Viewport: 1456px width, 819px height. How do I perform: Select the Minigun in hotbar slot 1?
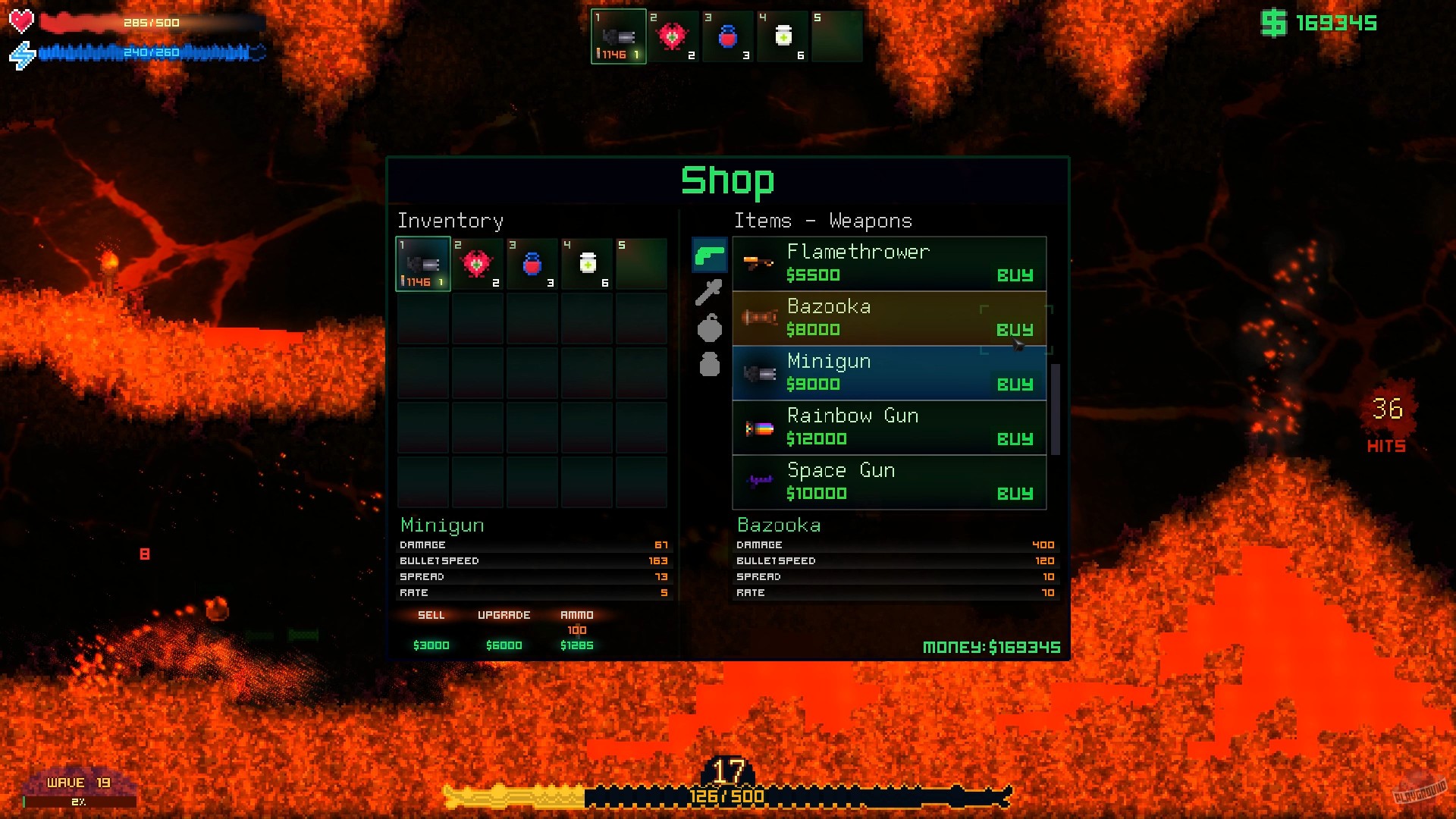(x=618, y=35)
